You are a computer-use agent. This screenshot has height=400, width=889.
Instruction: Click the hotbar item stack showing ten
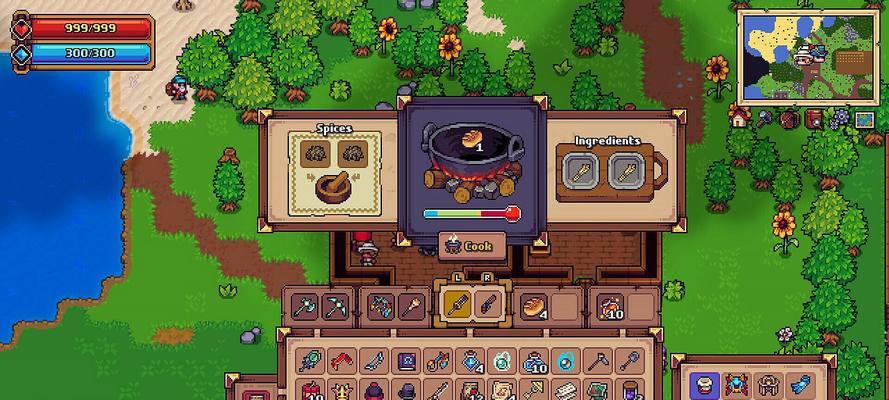coord(610,305)
